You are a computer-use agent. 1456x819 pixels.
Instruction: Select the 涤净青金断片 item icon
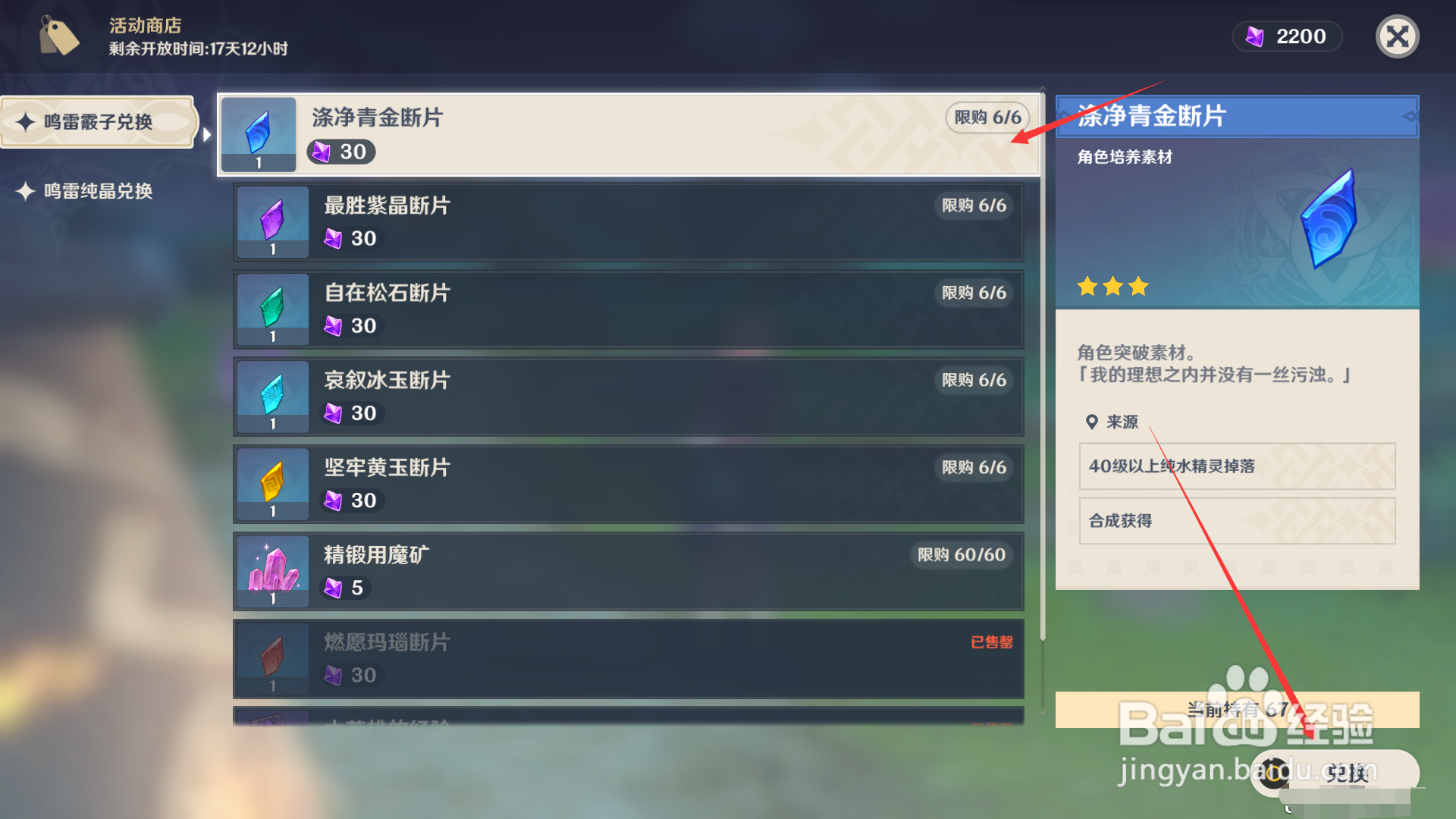pyautogui.click(x=258, y=134)
